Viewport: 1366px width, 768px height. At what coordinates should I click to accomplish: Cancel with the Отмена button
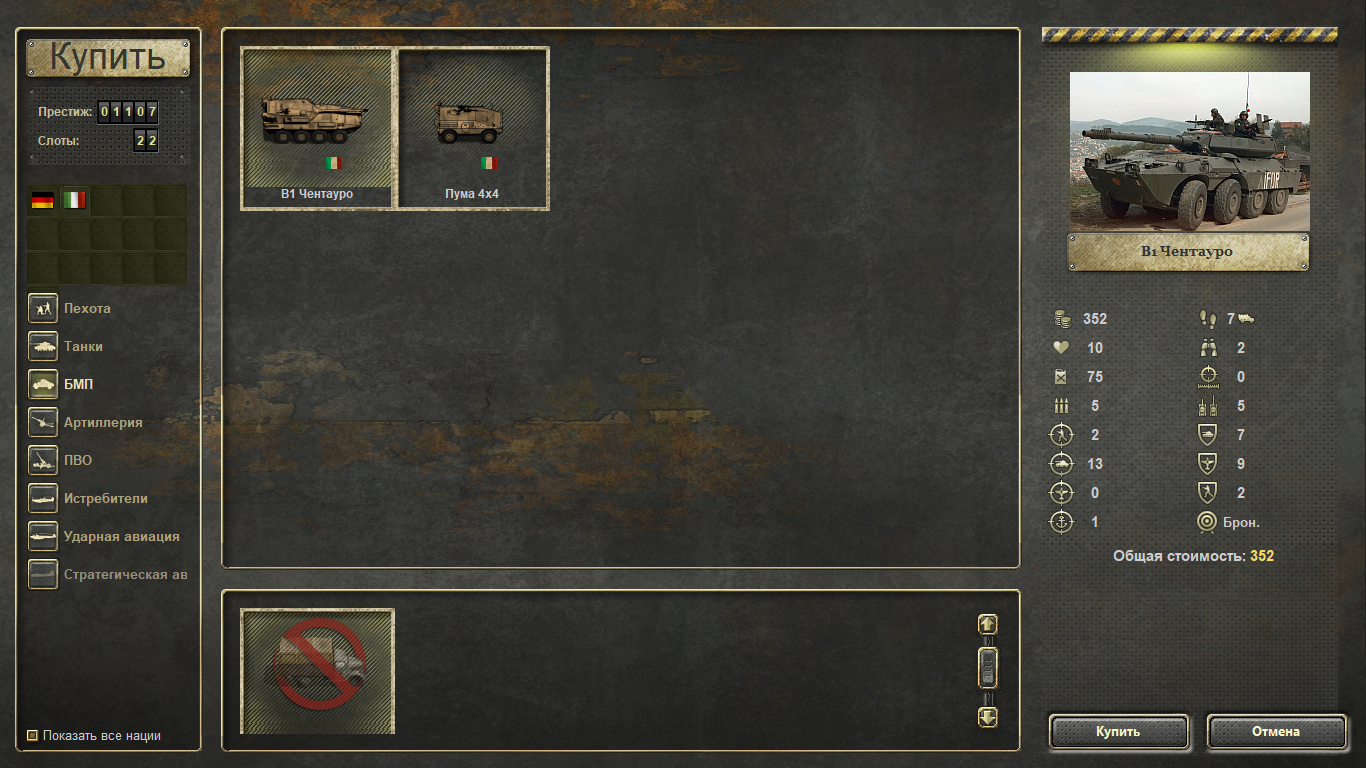(1276, 732)
